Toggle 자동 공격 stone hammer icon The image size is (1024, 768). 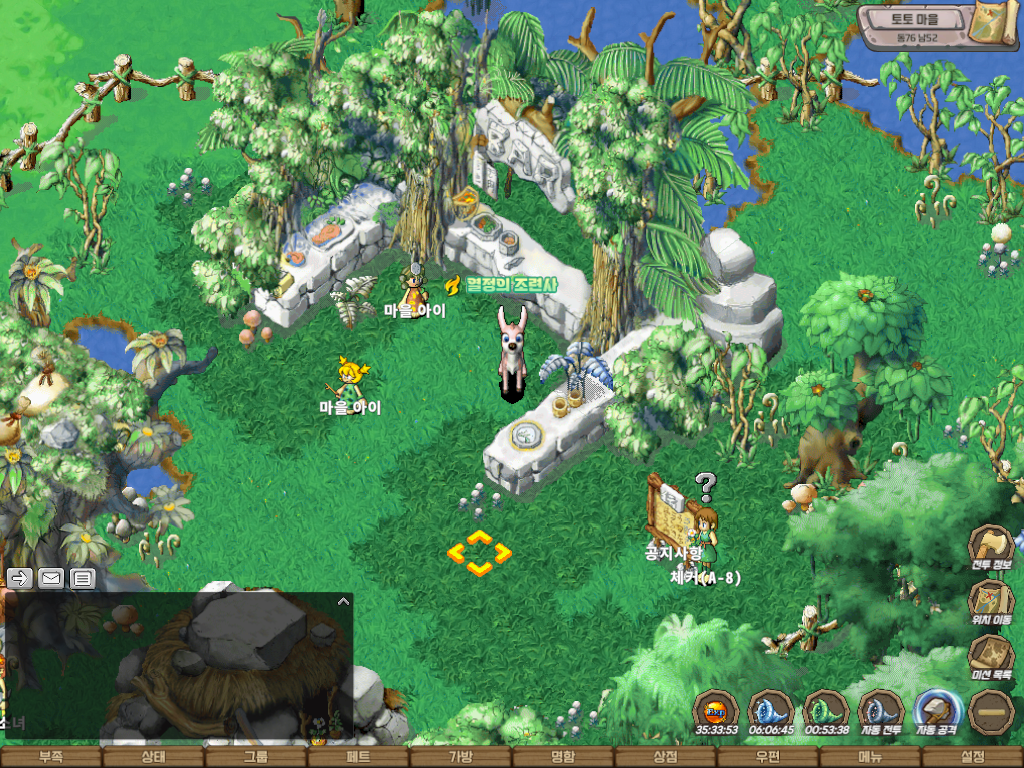point(937,711)
